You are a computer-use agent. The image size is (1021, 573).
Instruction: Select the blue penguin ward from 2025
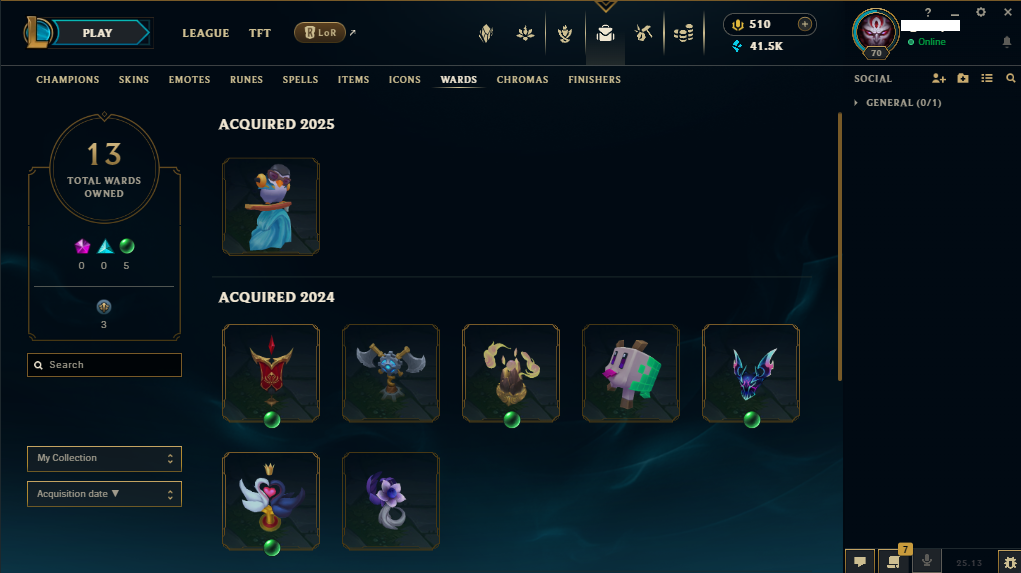tap(271, 206)
